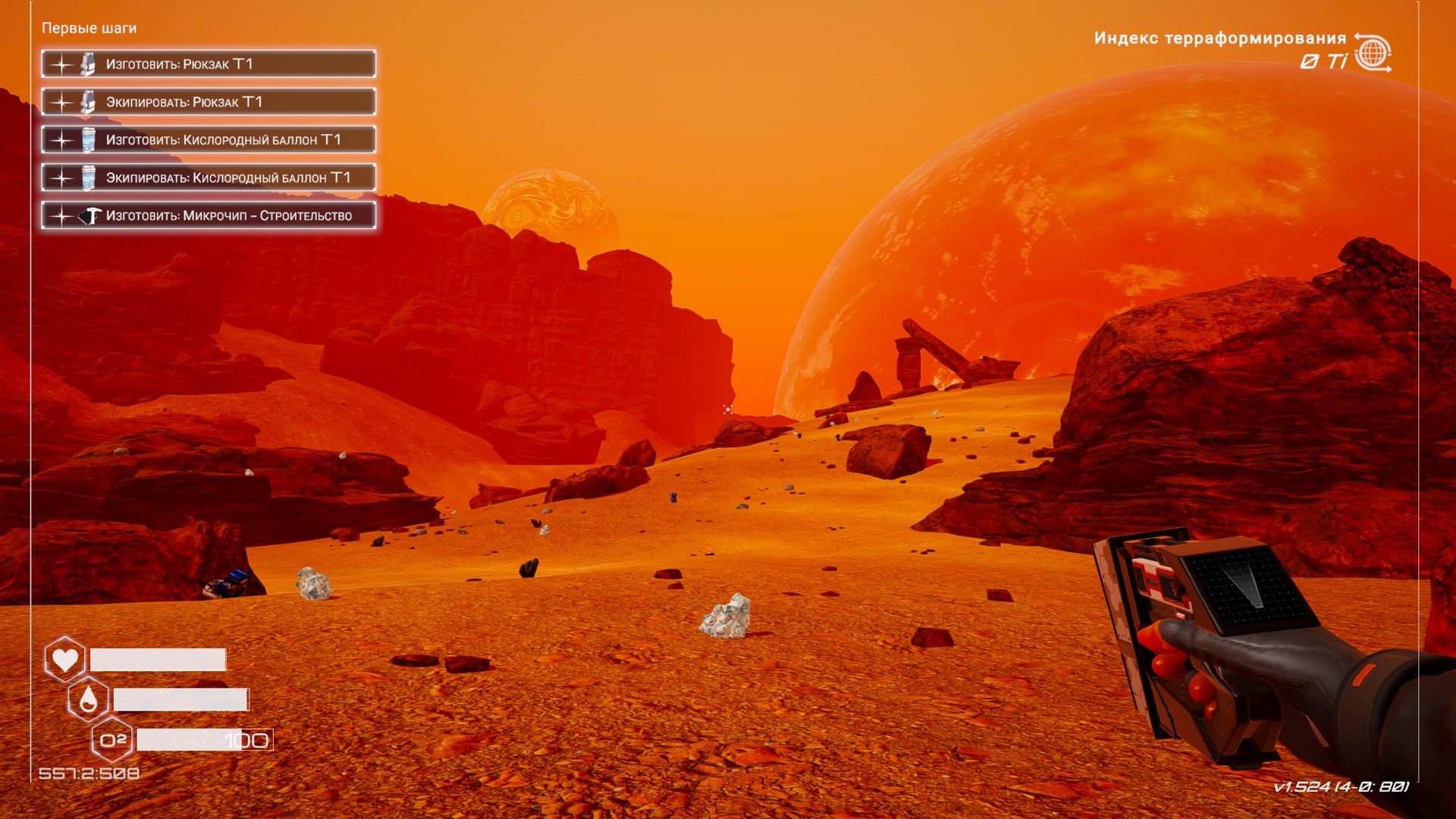
Task: Open the 'Изготовить: Микрочип – Строительство' objective
Action: [x=209, y=216]
